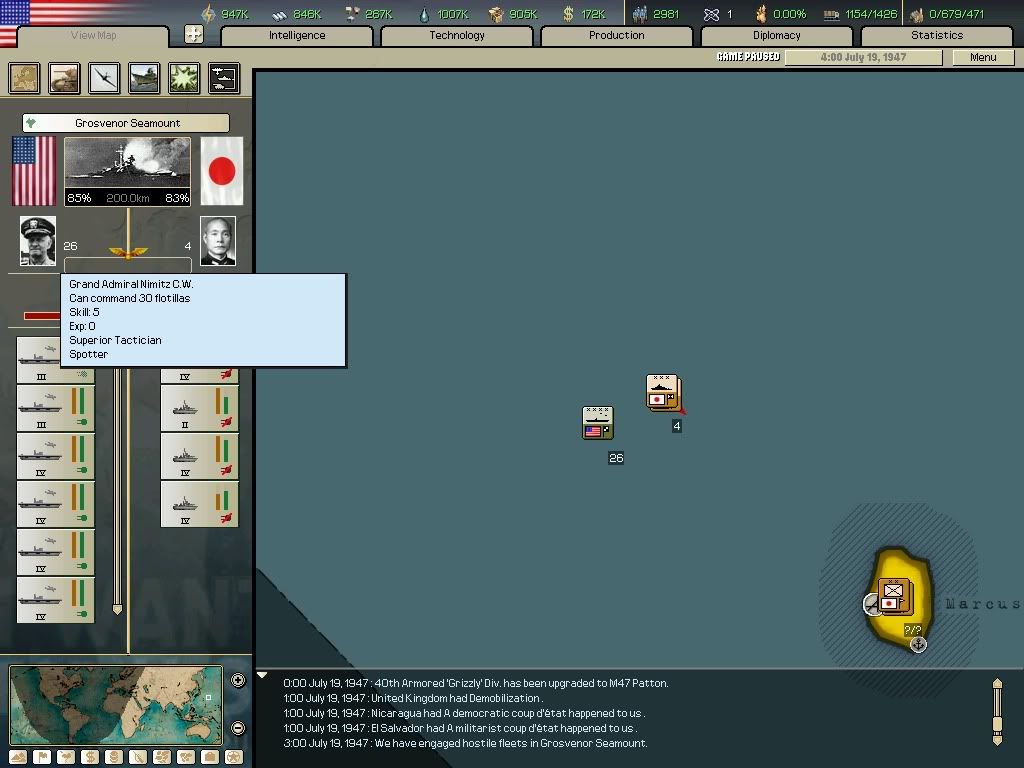This screenshot has width=1024, height=768.
Task: Zoom out with the minimap minus button
Action: click(x=238, y=728)
